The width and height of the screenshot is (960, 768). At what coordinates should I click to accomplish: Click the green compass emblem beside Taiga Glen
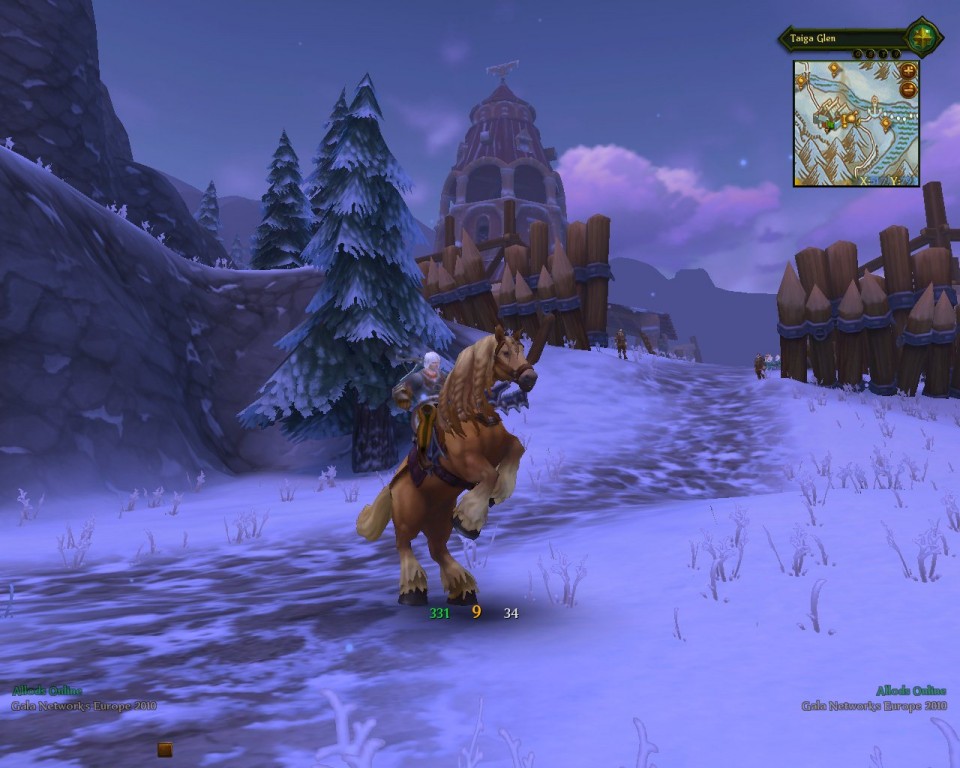click(923, 39)
